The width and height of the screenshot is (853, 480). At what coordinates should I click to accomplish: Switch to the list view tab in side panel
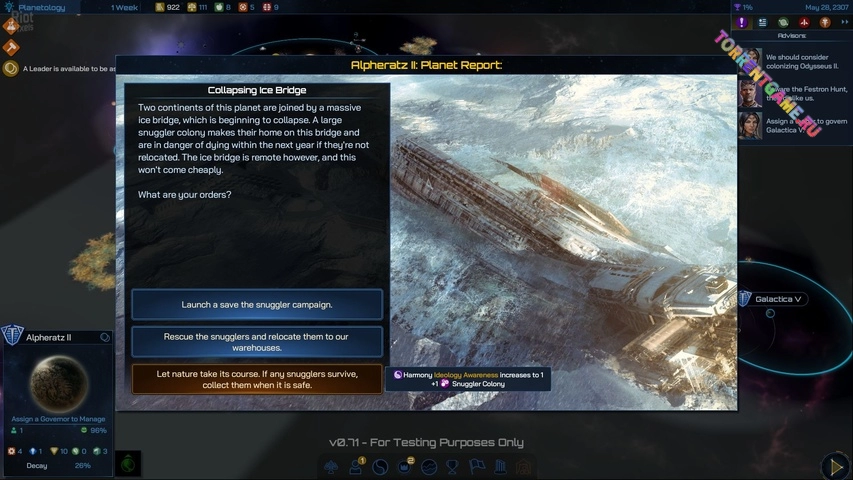pyautogui.click(x=762, y=22)
